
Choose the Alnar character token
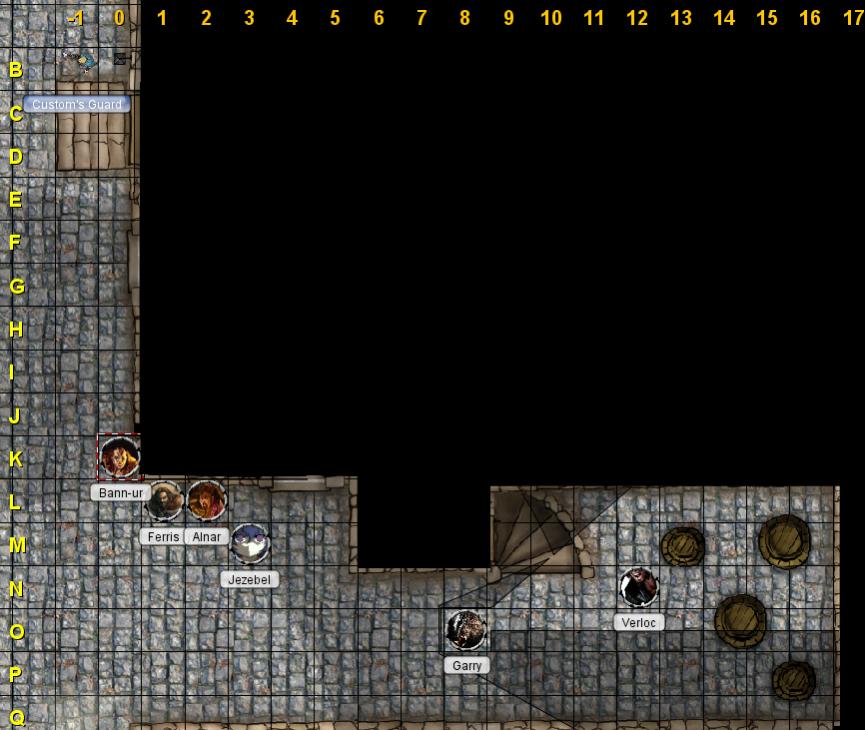pos(206,500)
